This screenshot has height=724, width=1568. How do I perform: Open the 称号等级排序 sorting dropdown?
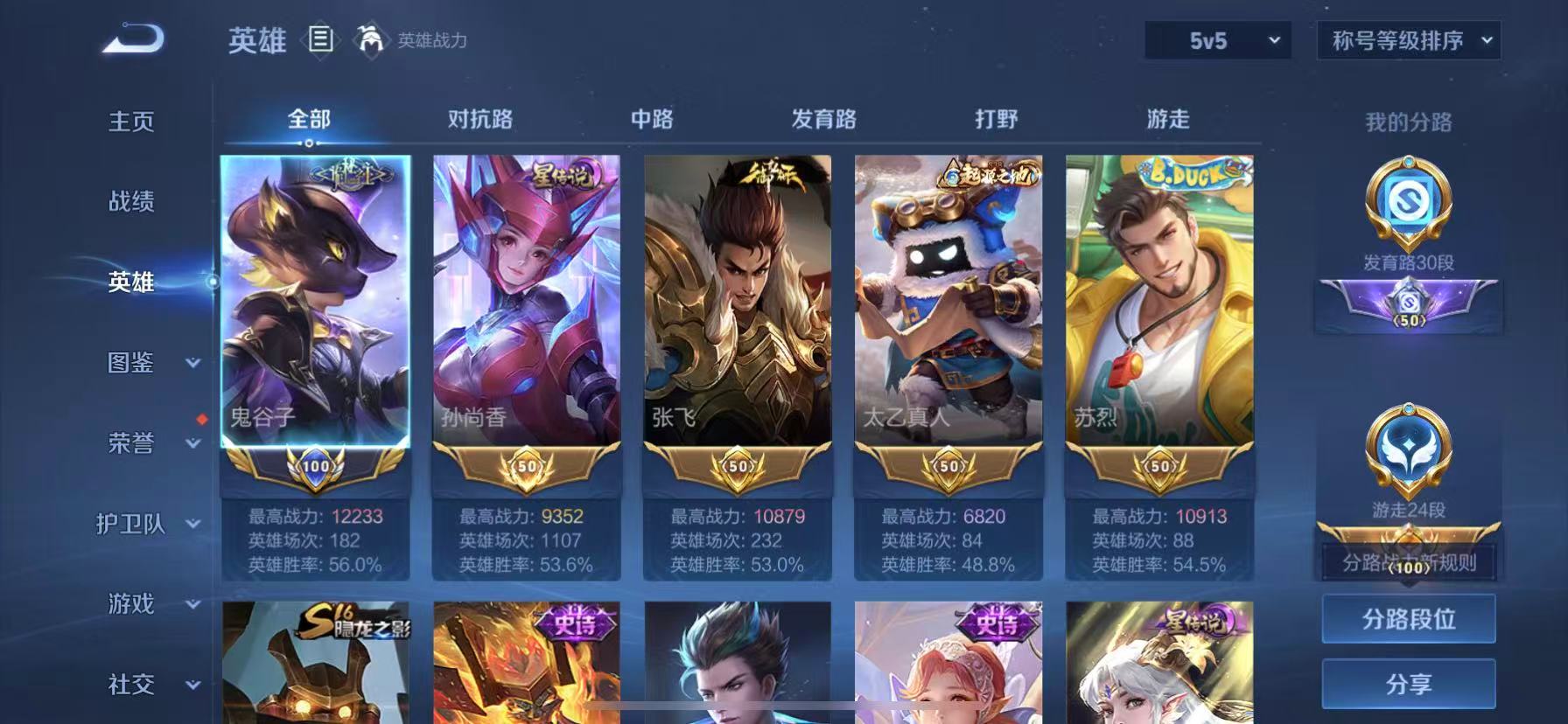tap(1409, 40)
